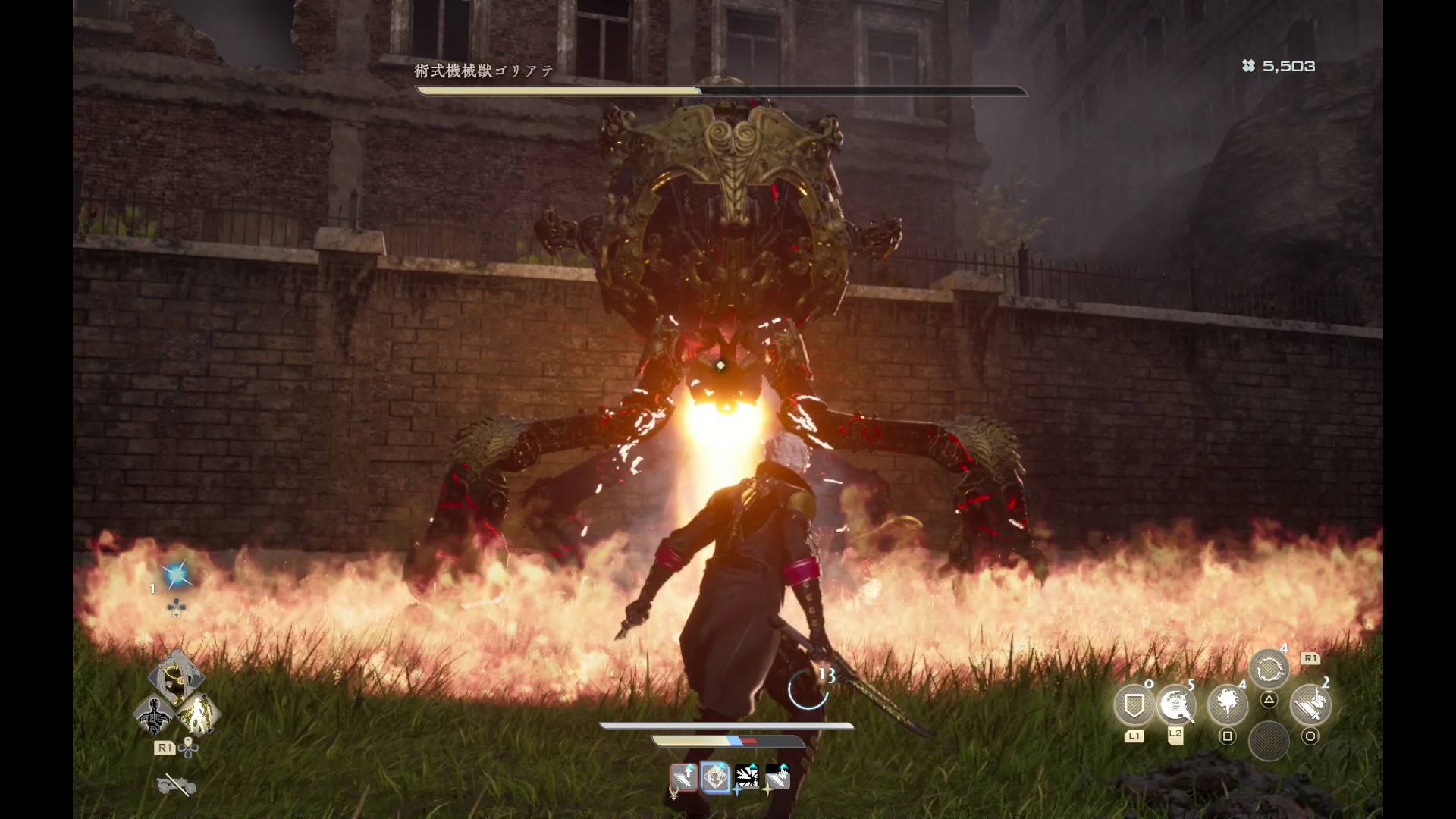Select the black shatter-burst buff icon
1456x819 pixels.
click(x=747, y=777)
